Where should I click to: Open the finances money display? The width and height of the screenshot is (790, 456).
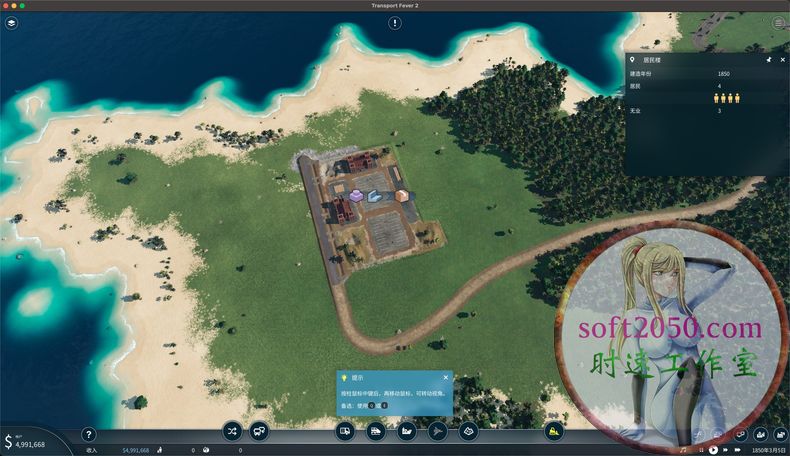24,441
